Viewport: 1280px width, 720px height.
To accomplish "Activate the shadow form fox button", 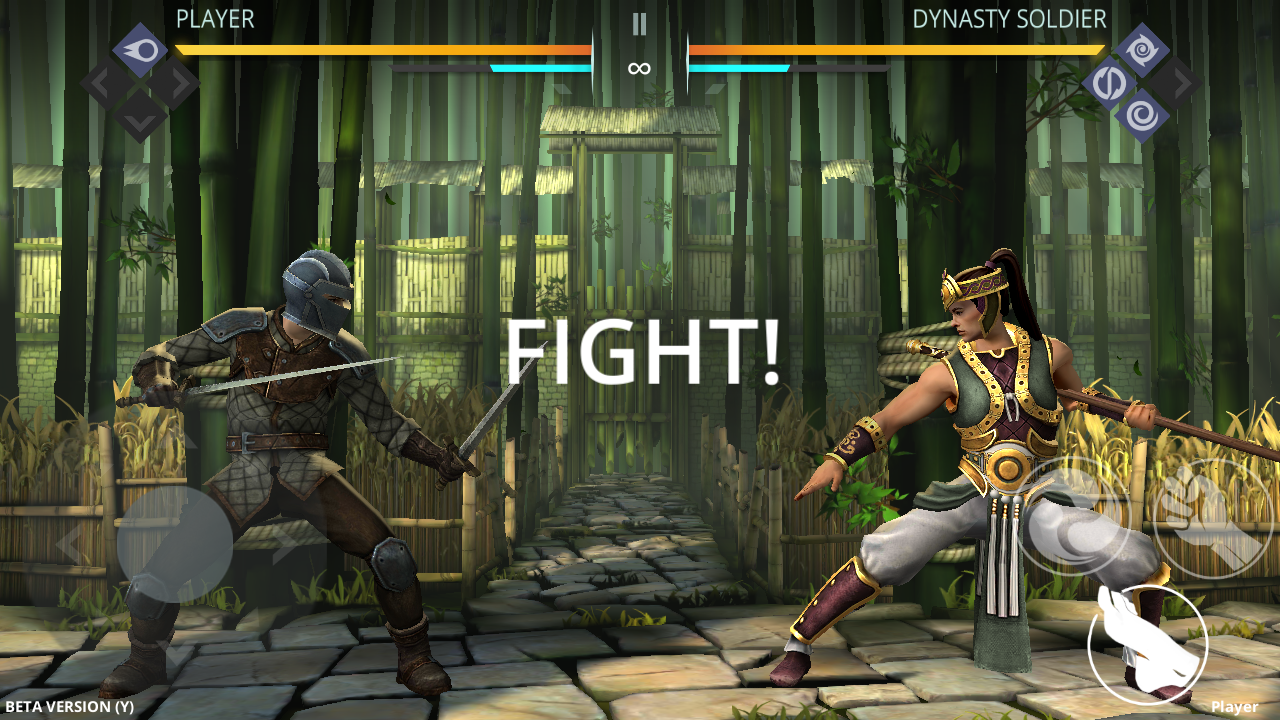I will (x=1146, y=646).
